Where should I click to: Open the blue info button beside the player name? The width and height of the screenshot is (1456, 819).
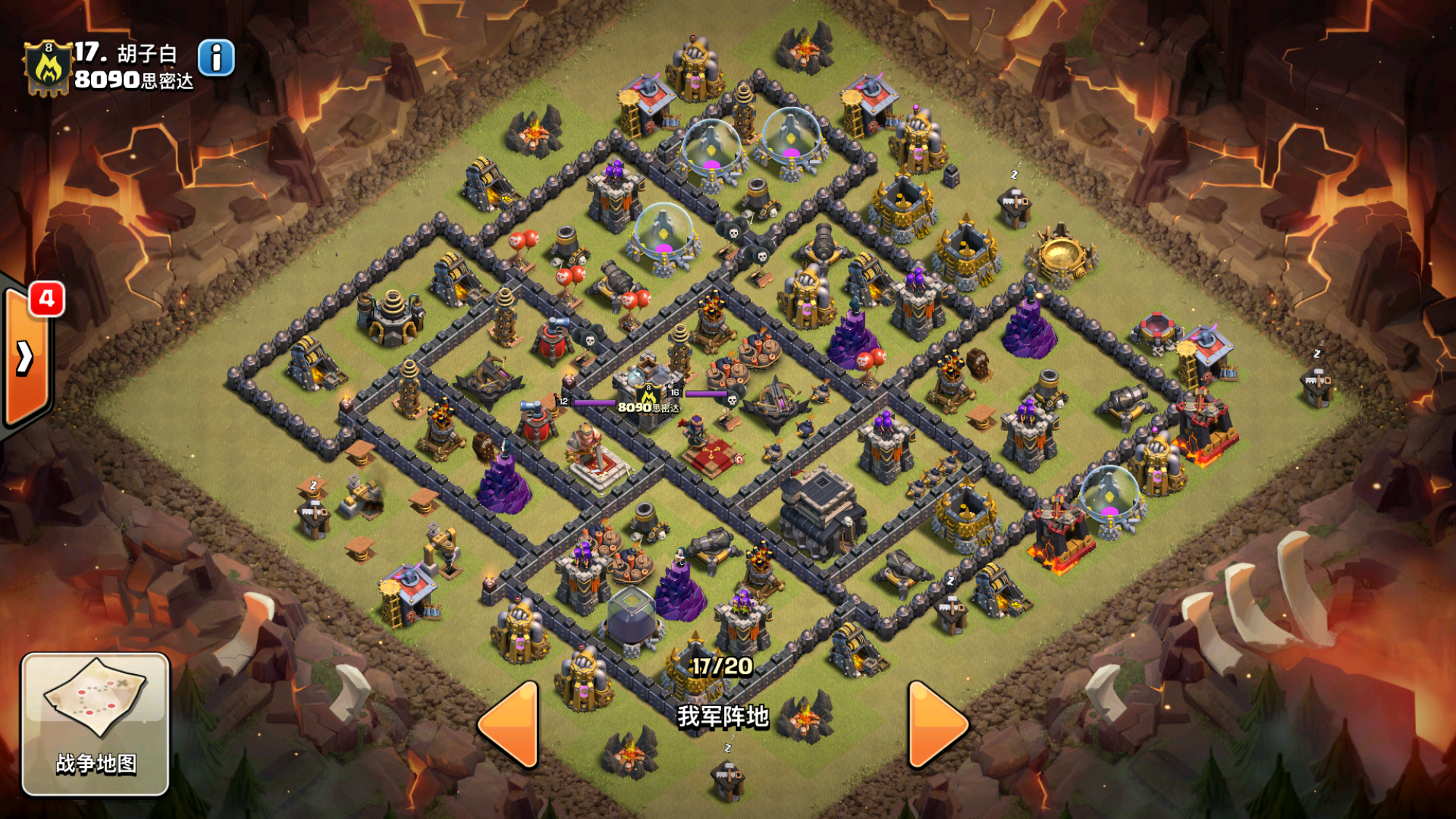[216, 58]
